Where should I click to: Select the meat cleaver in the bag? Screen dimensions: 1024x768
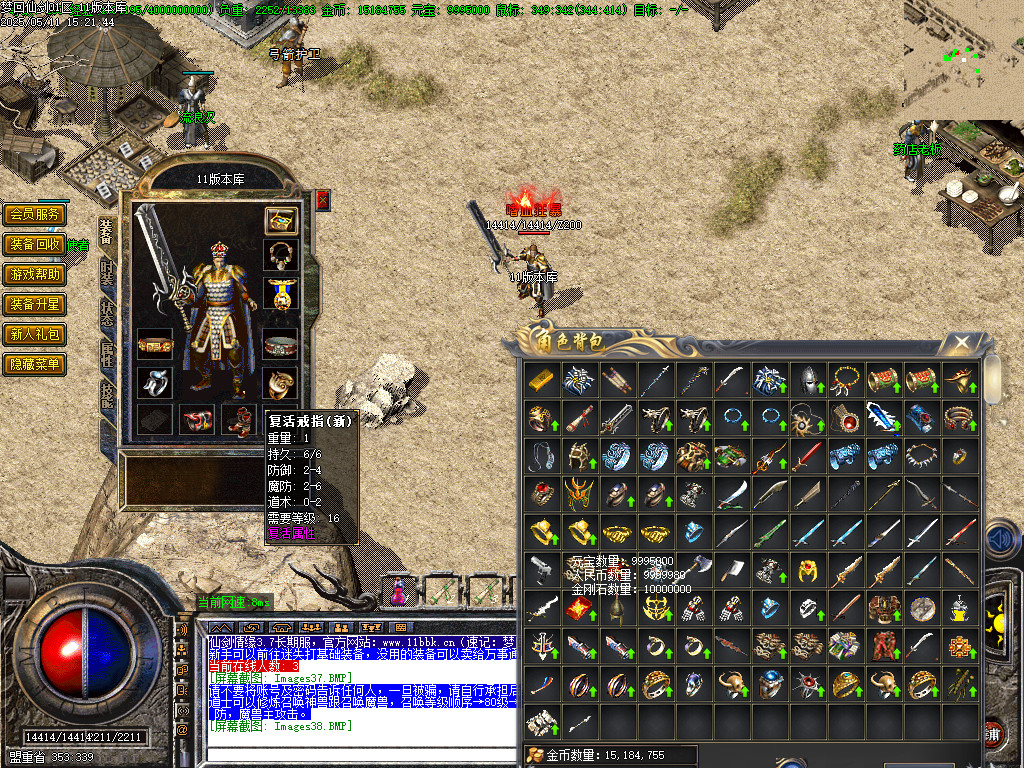coord(731,569)
